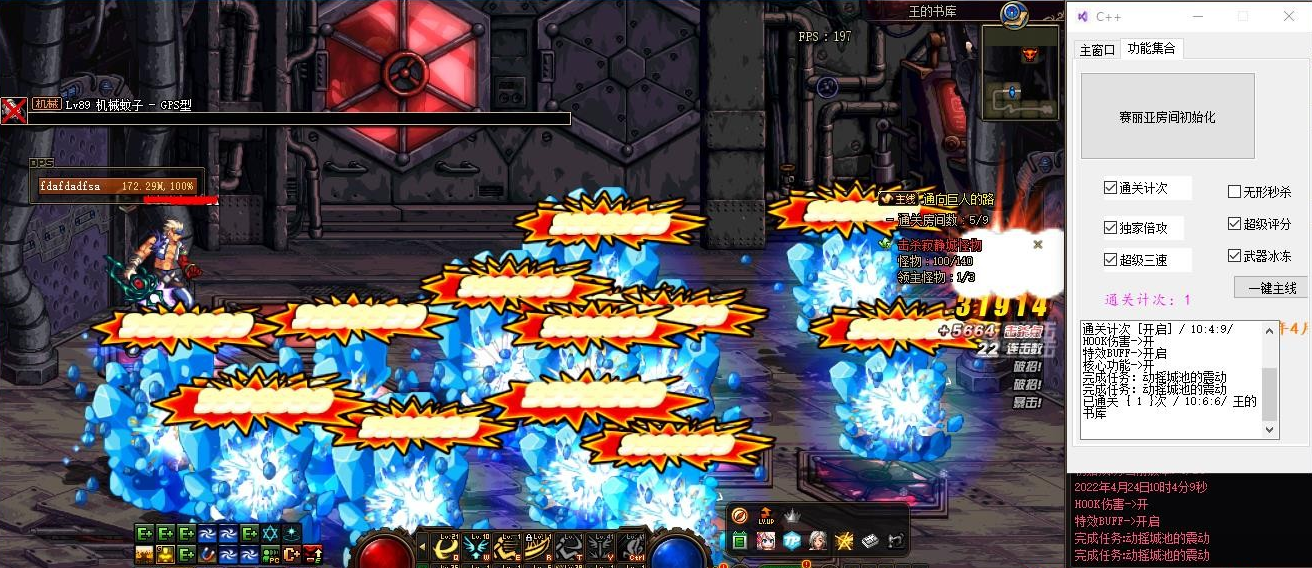Image resolution: width=1312 pixels, height=568 pixels.
Task: Click the 赛丽亚房间初始化 button
Action: [1167, 116]
